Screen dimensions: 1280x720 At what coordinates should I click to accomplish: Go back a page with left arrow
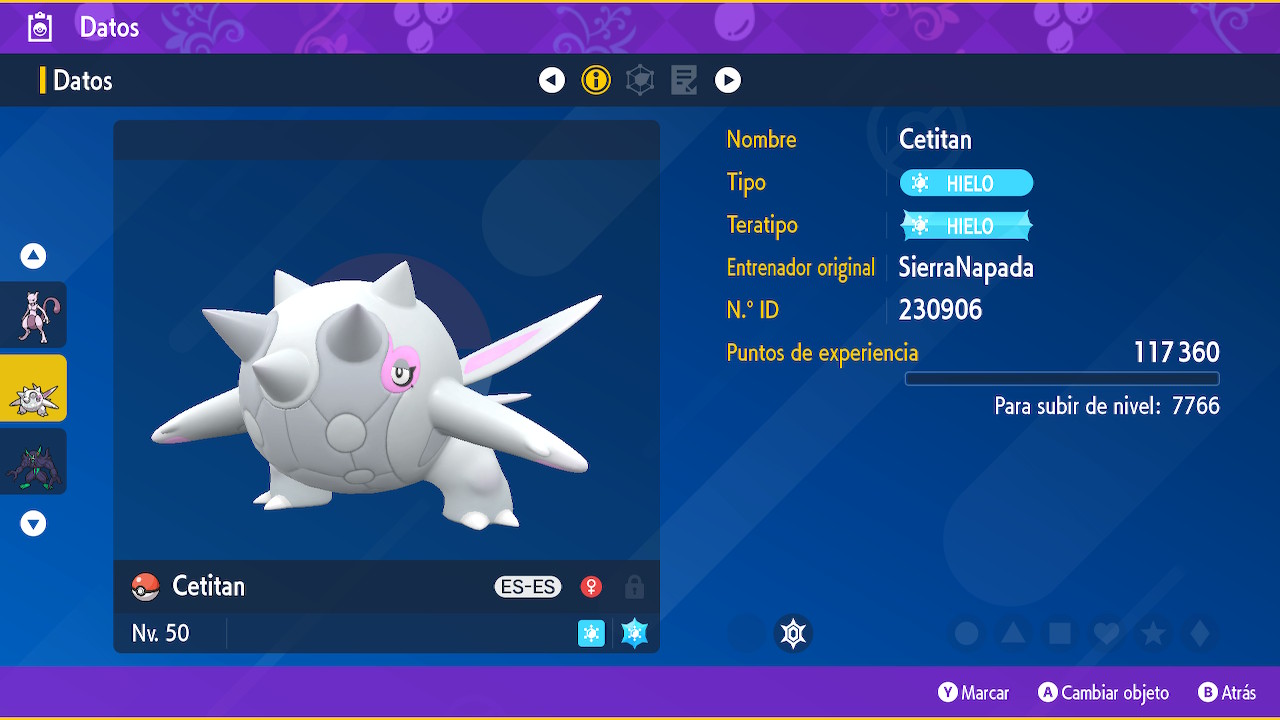(x=552, y=80)
